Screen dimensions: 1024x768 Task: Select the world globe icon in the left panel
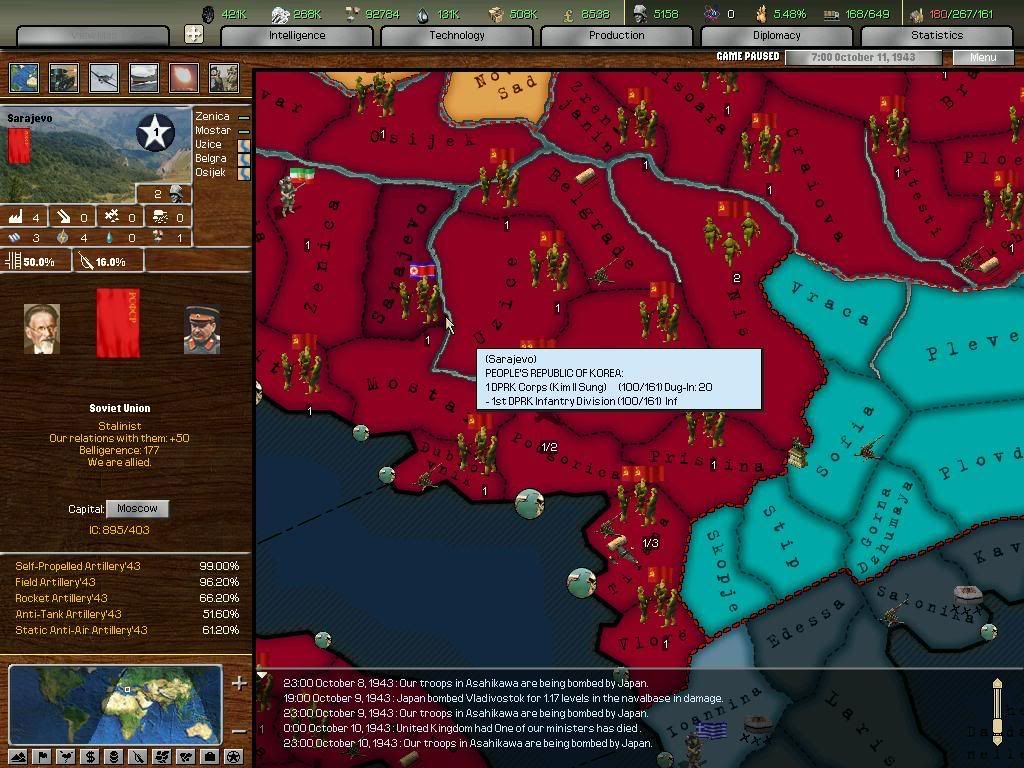point(24,78)
